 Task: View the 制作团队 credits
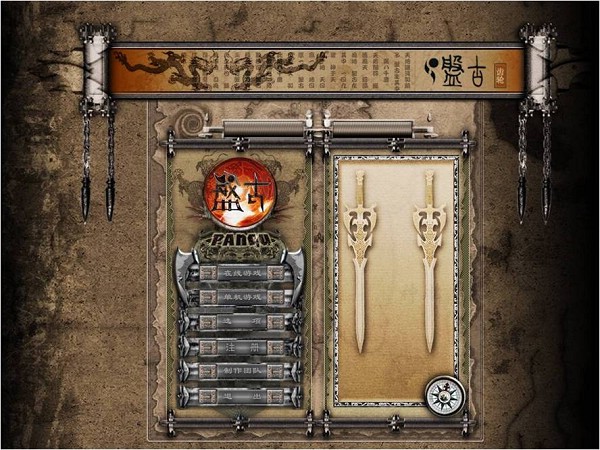(x=240, y=371)
